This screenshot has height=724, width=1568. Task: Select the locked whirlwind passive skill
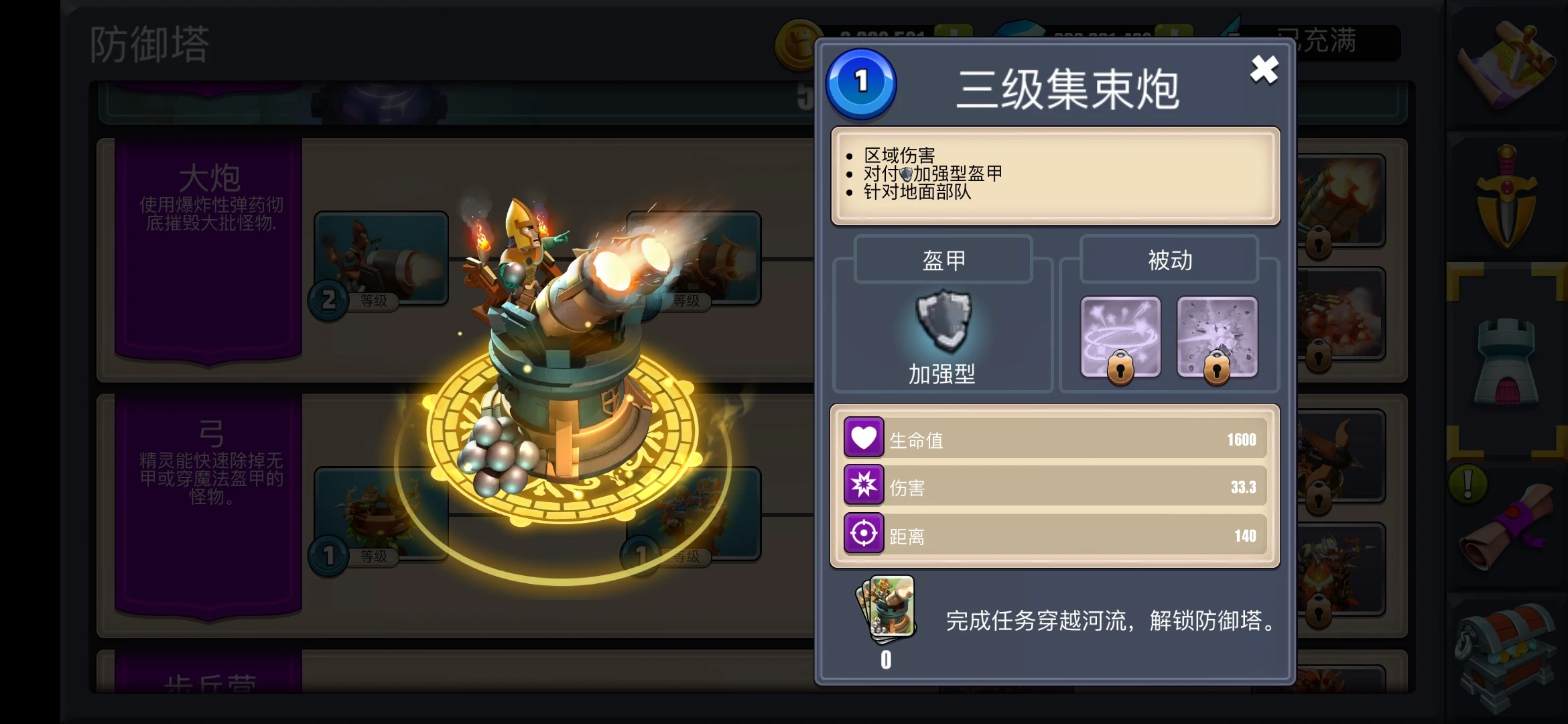tap(1120, 337)
